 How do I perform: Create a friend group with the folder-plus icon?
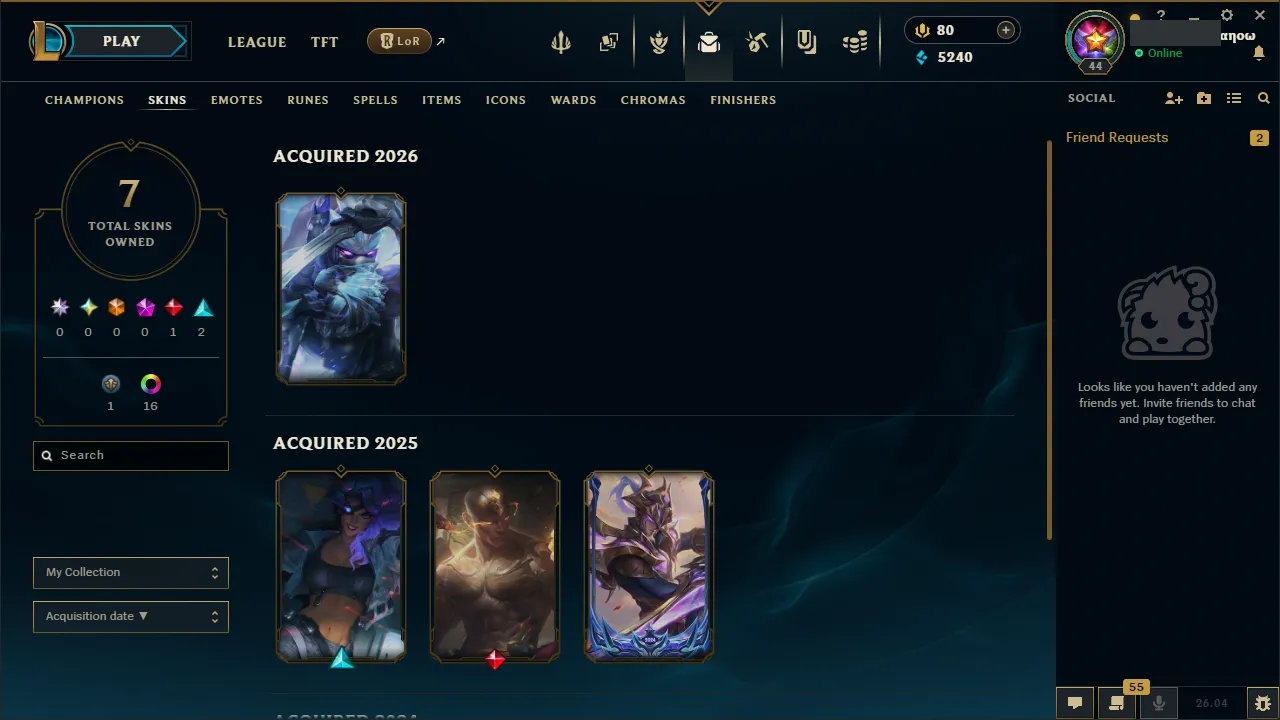tap(1204, 98)
